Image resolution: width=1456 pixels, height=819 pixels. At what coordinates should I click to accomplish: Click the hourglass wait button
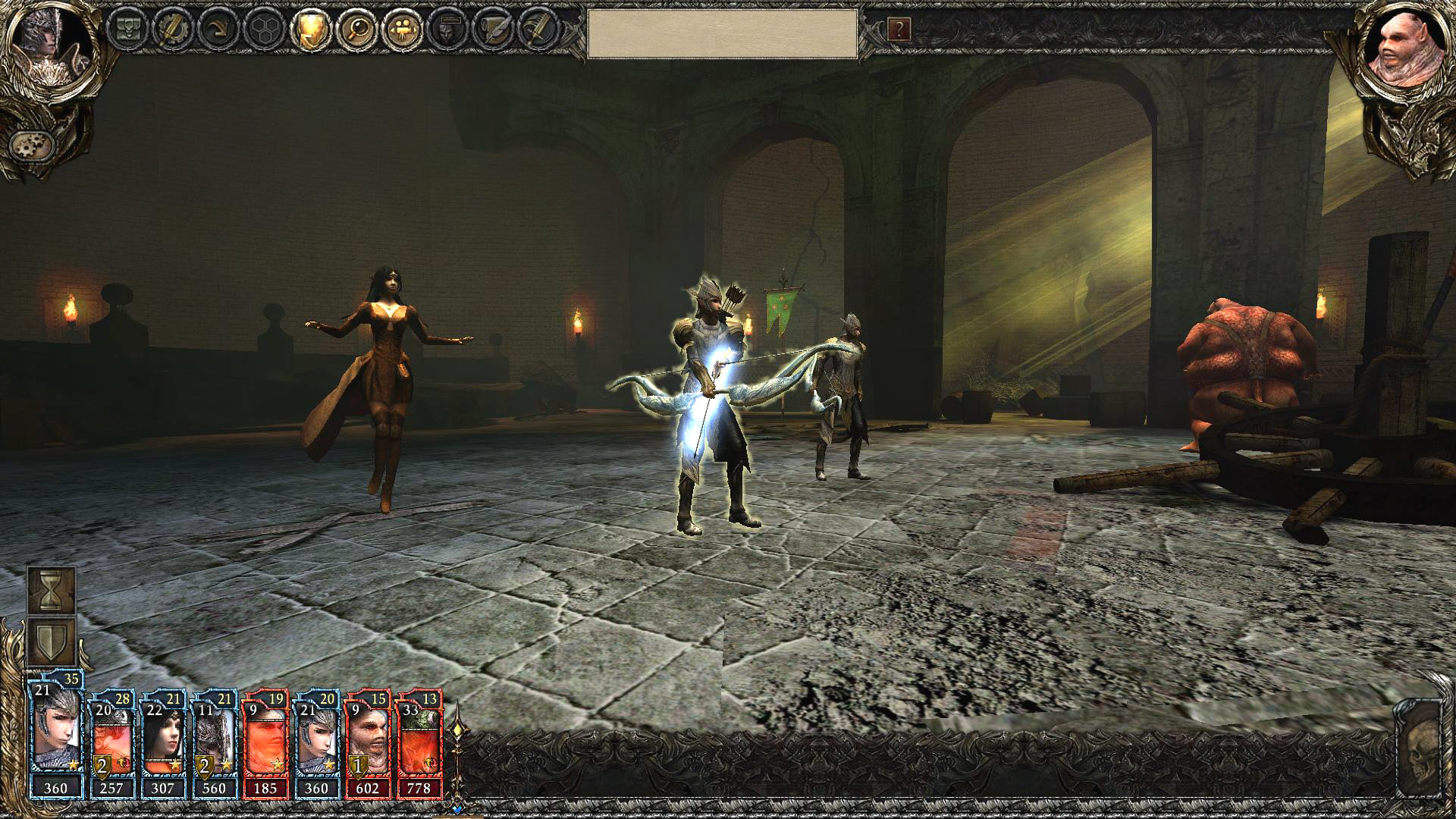pyautogui.click(x=52, y=591)
